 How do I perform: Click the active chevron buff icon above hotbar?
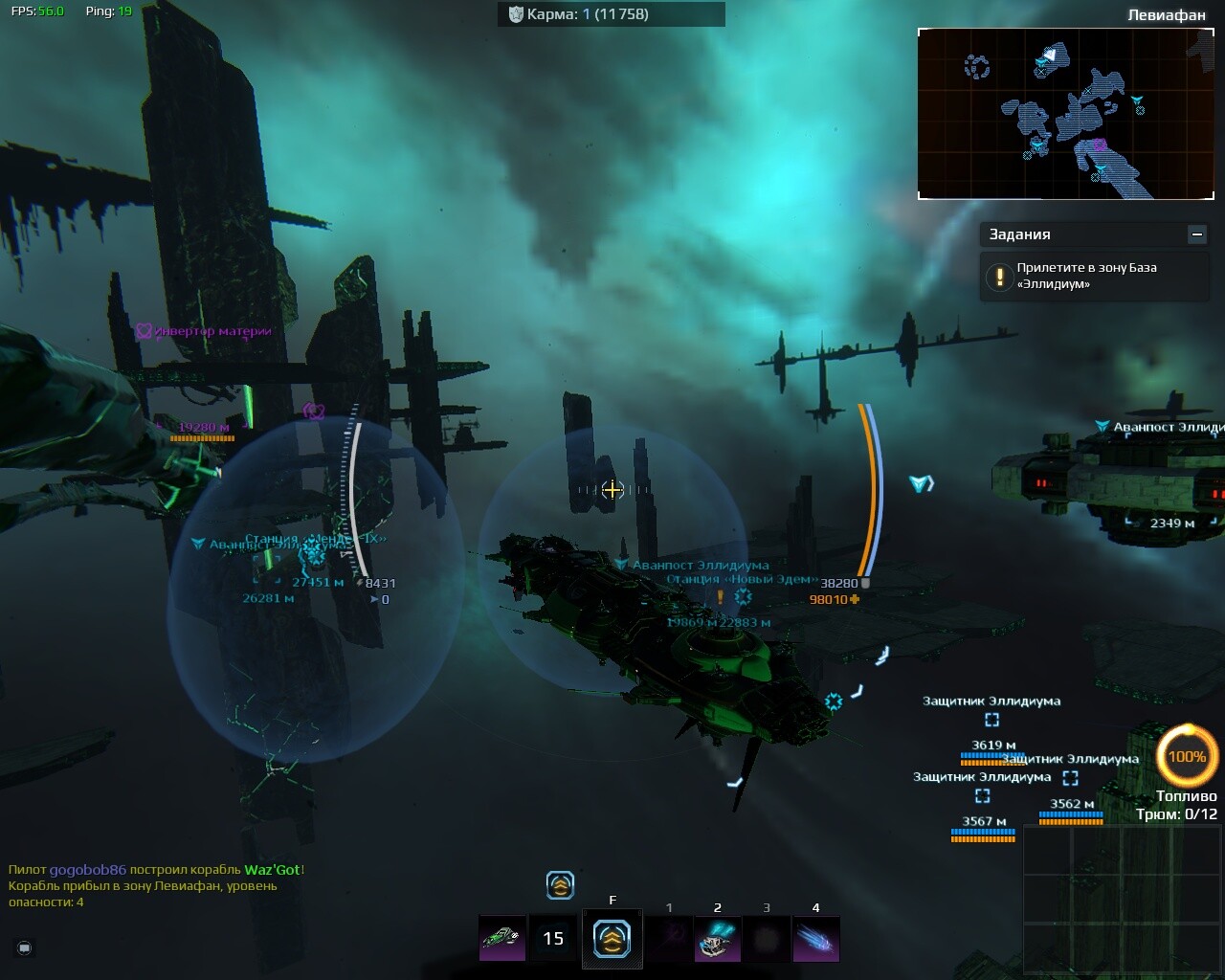[560, 885]
